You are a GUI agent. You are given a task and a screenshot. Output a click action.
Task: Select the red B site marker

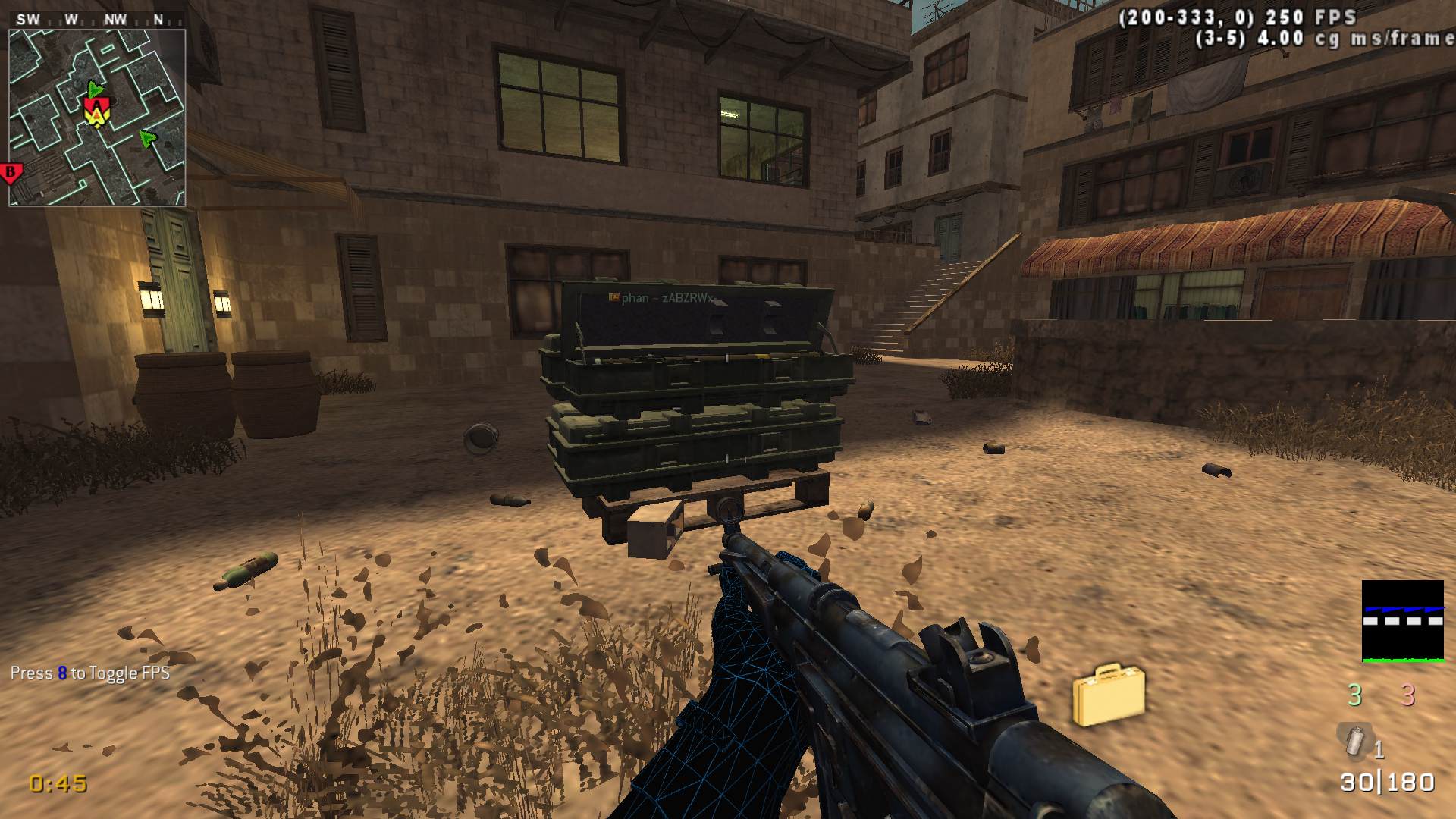[x=11, y=174]
